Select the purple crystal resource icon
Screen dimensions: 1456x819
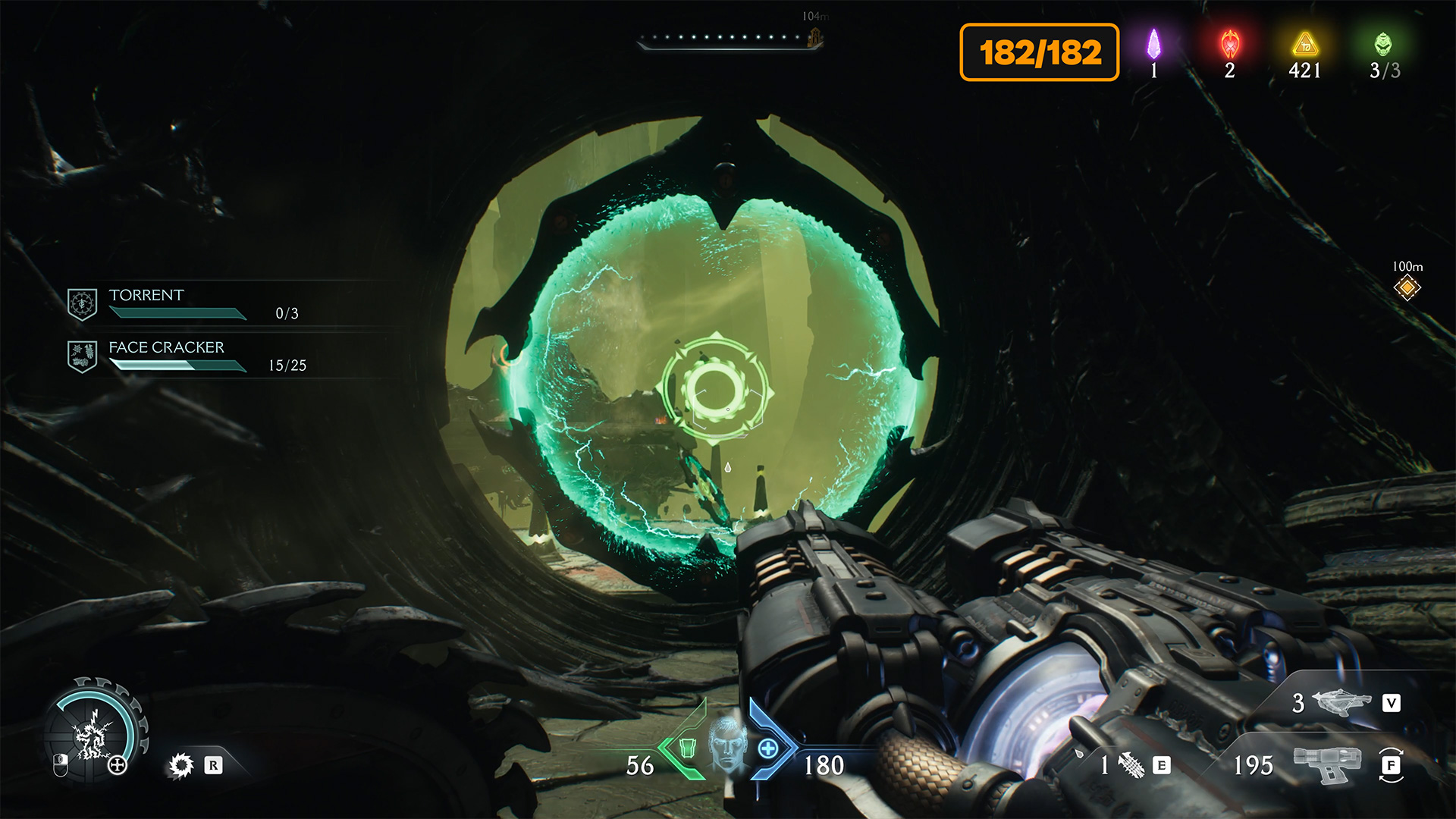(x=1153, y=44)
